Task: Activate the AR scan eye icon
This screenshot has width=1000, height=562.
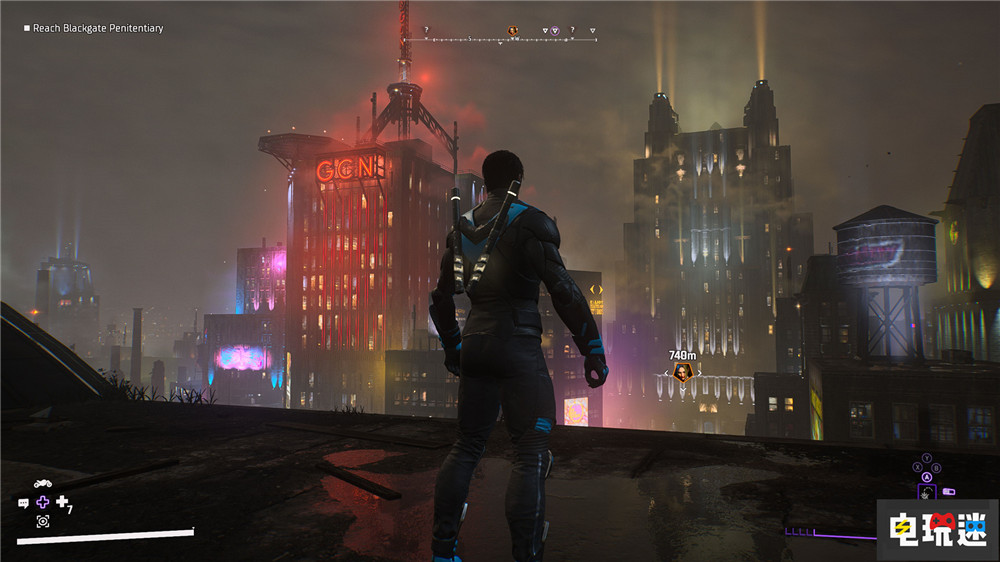Action: tap(43, 521)
